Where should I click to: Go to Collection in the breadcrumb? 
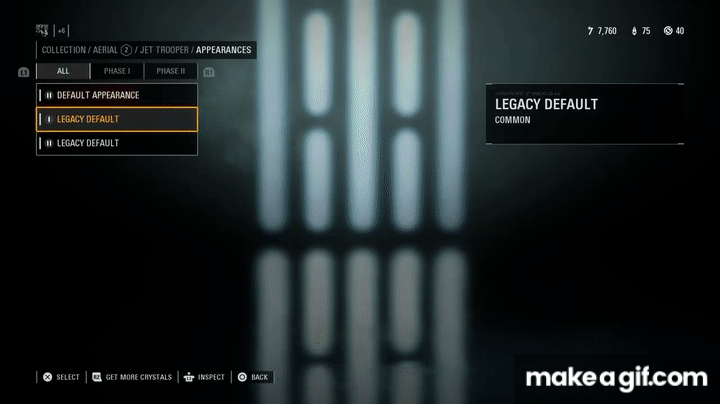pyautogui.click(x=63, y=50)
